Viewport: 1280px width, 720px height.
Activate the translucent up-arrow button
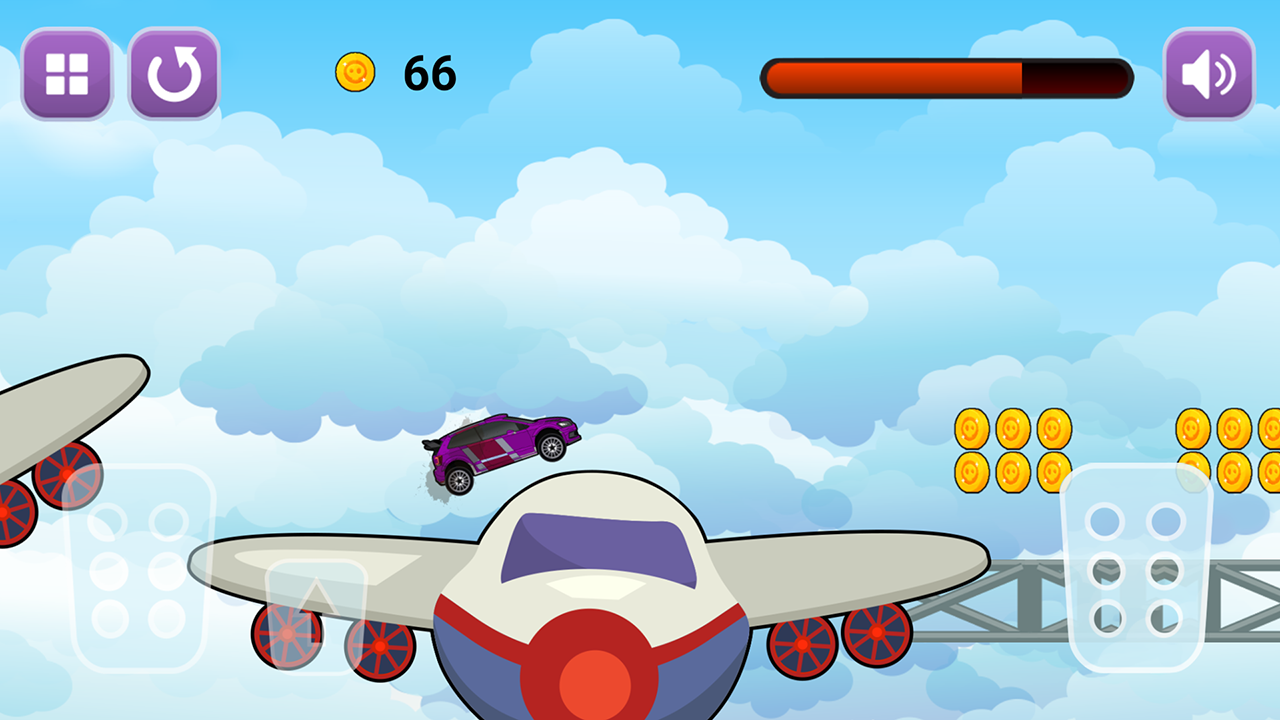[x=315, y=612]
